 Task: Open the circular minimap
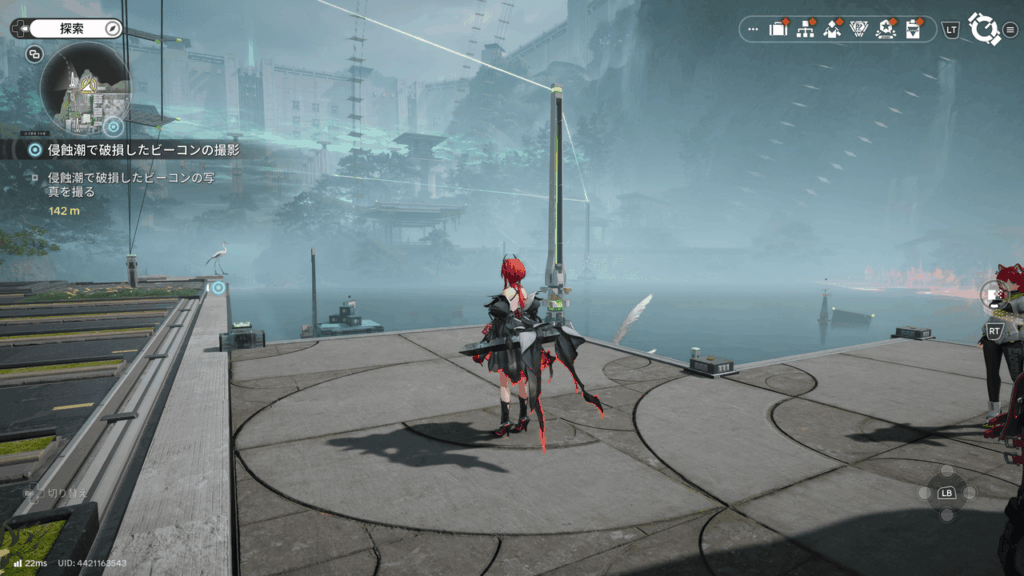[x=84, y=88]
